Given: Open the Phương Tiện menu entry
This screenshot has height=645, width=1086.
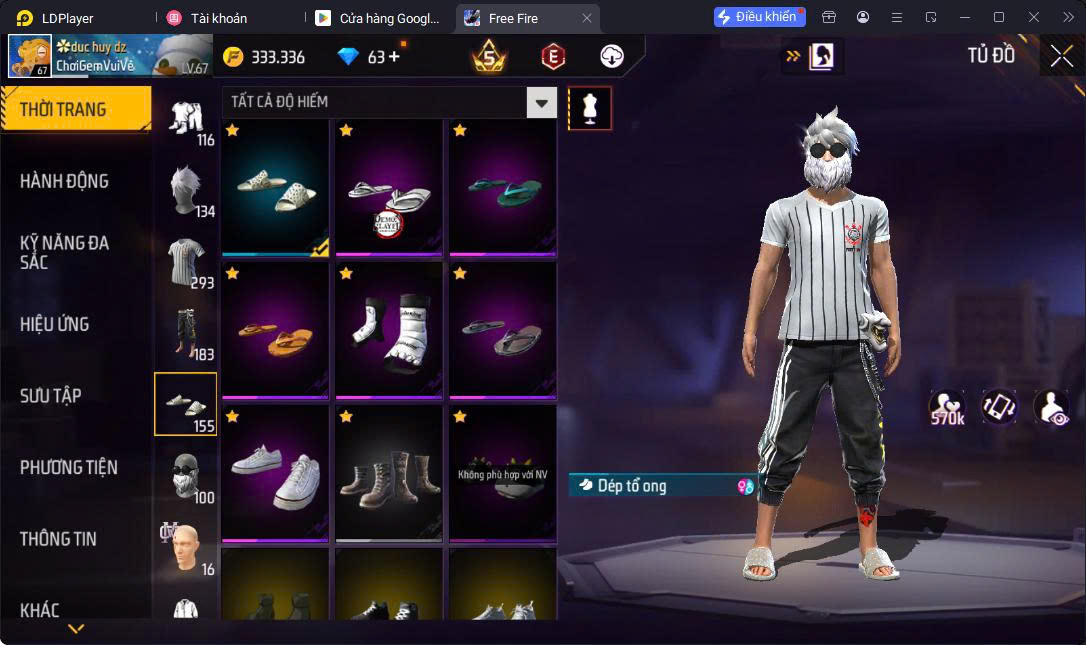Looking at the screenshot, I should (68, 467).
